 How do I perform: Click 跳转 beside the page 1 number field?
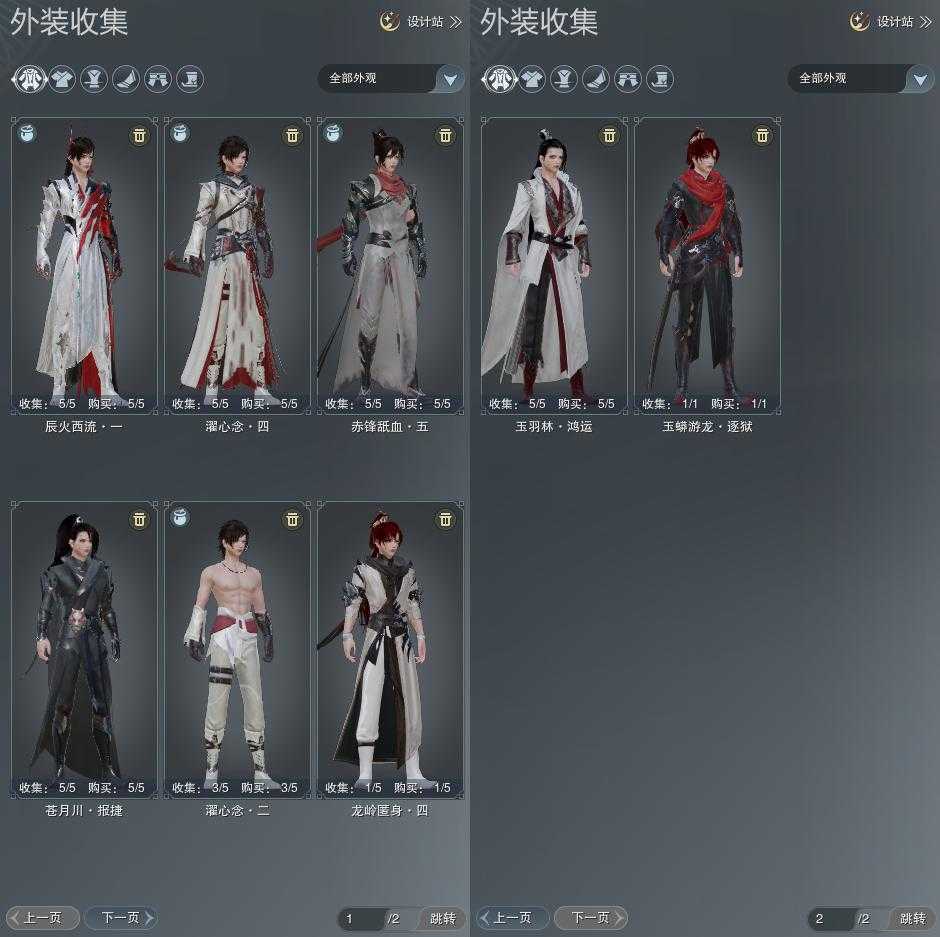(x=442, y=918)
